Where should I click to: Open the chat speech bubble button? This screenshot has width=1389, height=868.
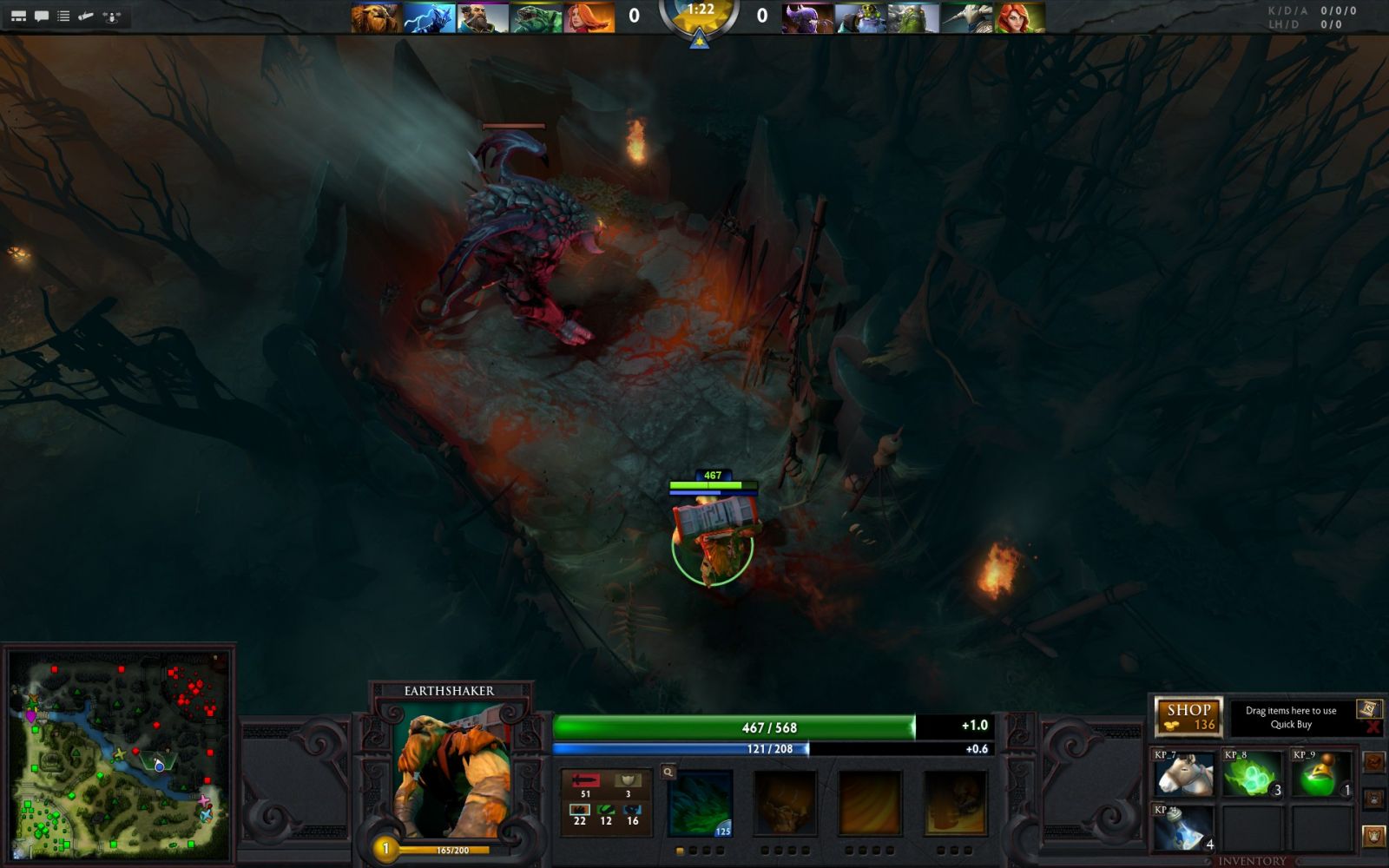click(x=41, y=16)
